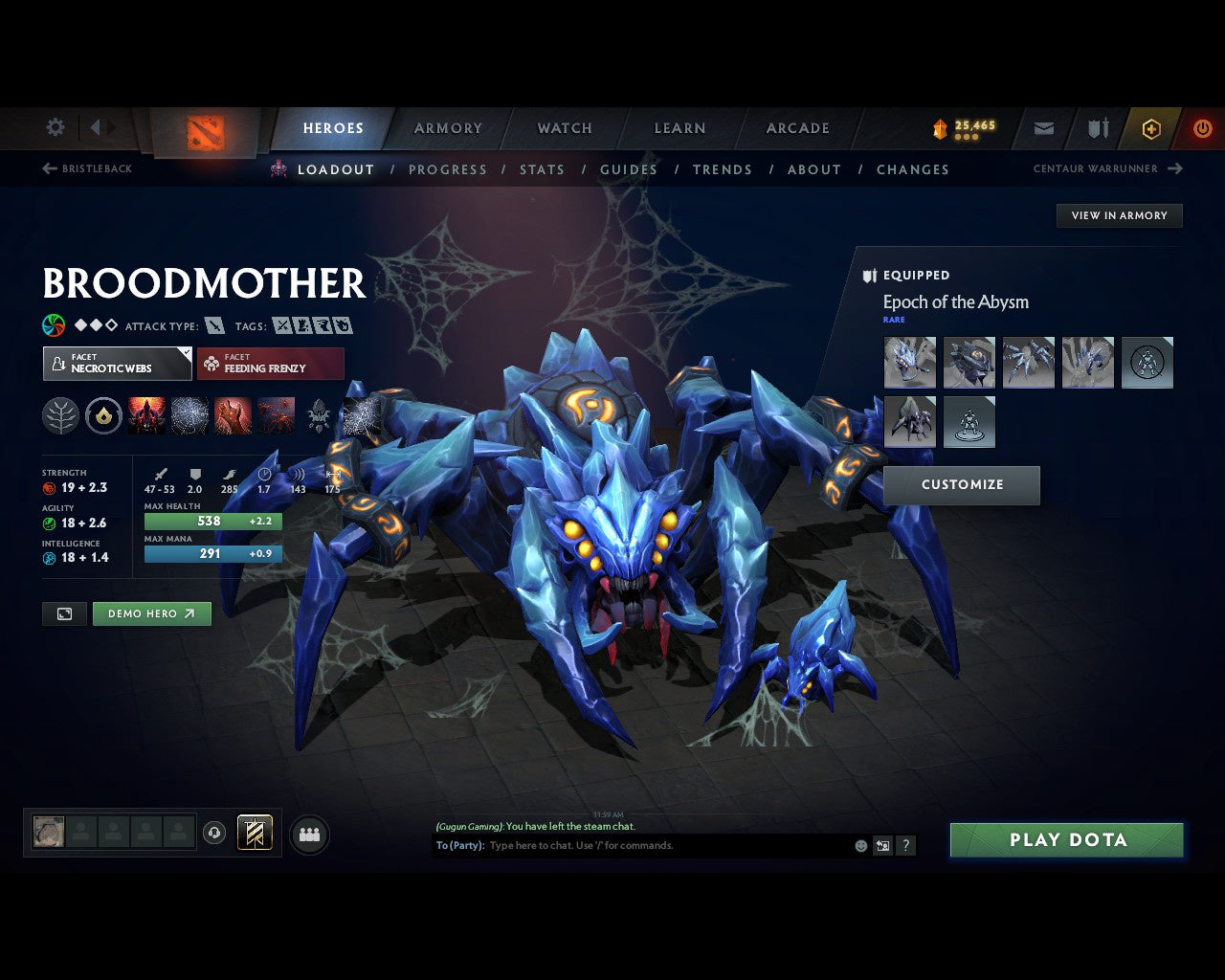Switch to the STATS tab
The image size is (1225, 980).
542,169
